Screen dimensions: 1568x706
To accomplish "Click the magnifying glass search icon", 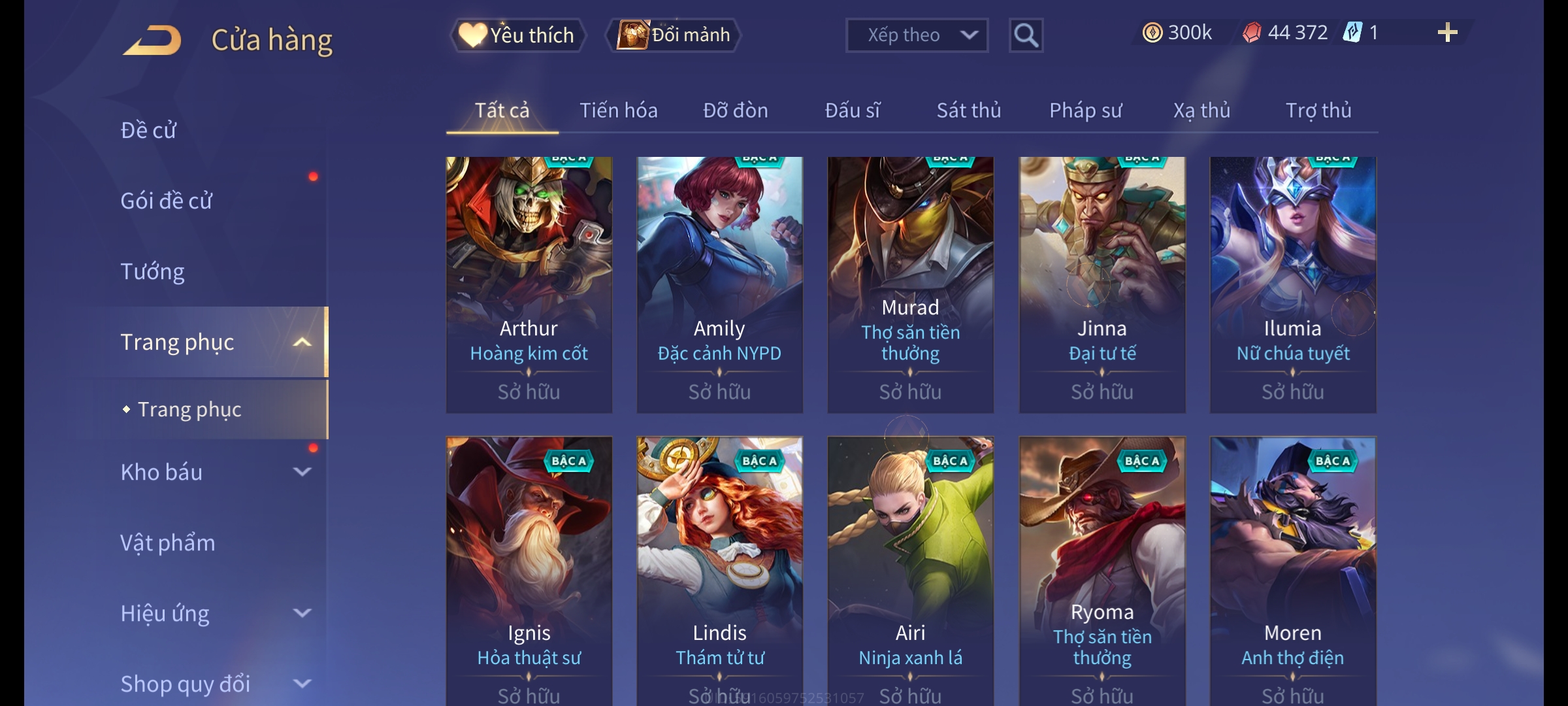I will [x=1026, y=35].
